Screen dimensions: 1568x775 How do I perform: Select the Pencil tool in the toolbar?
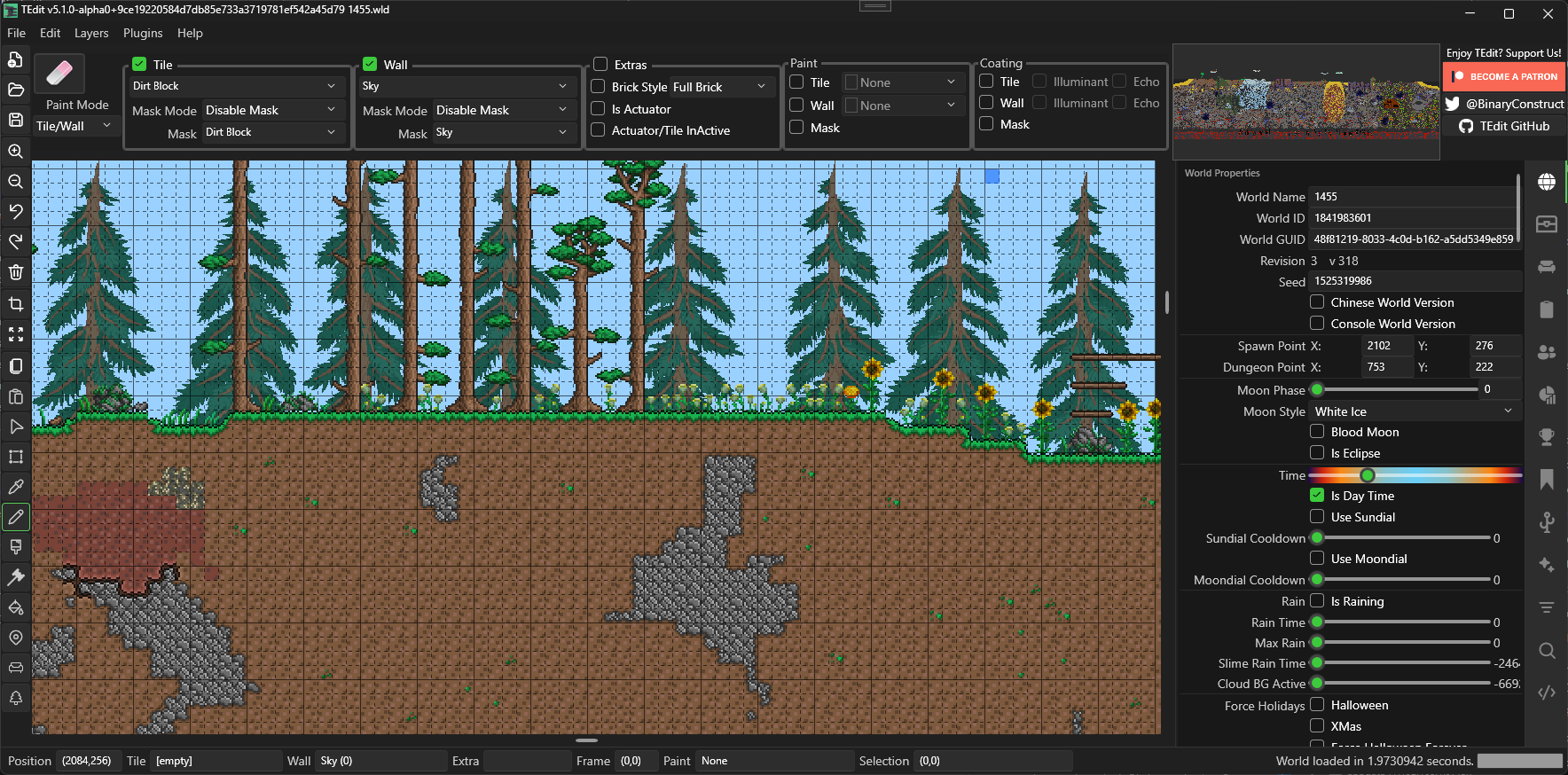point(16,517)
